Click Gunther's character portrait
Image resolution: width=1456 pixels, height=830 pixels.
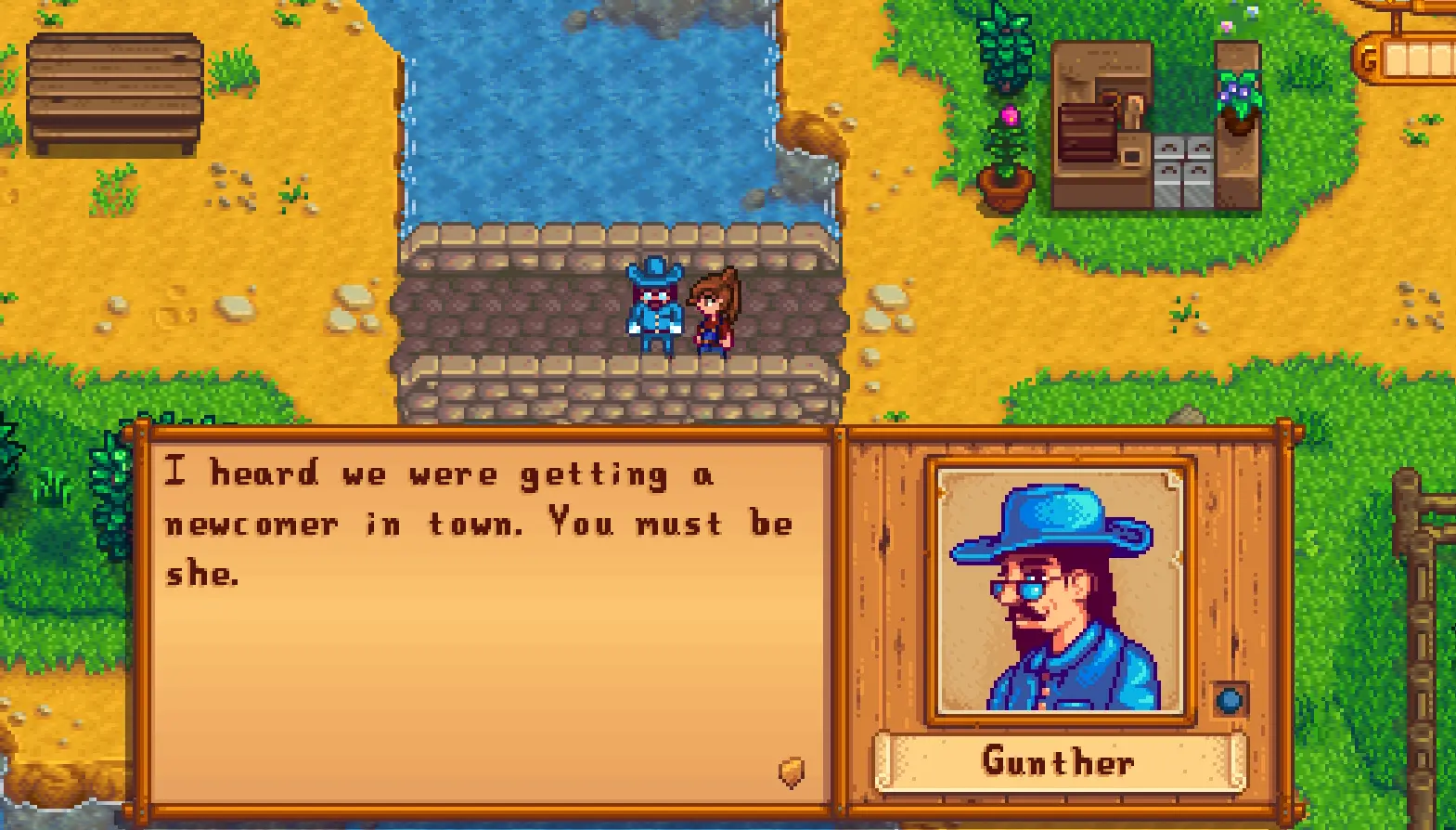point(1060,591)
